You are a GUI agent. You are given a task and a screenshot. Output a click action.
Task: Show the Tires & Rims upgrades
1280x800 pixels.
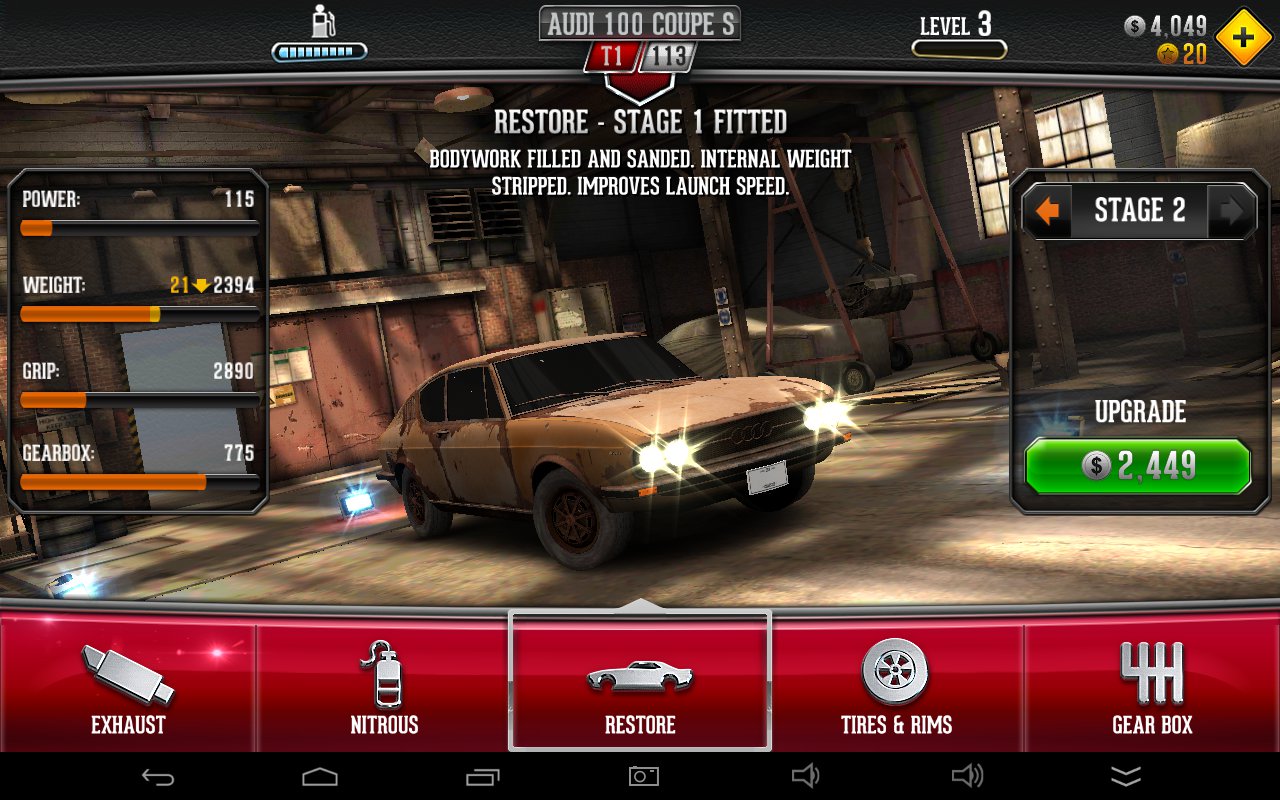coord(896,687)
